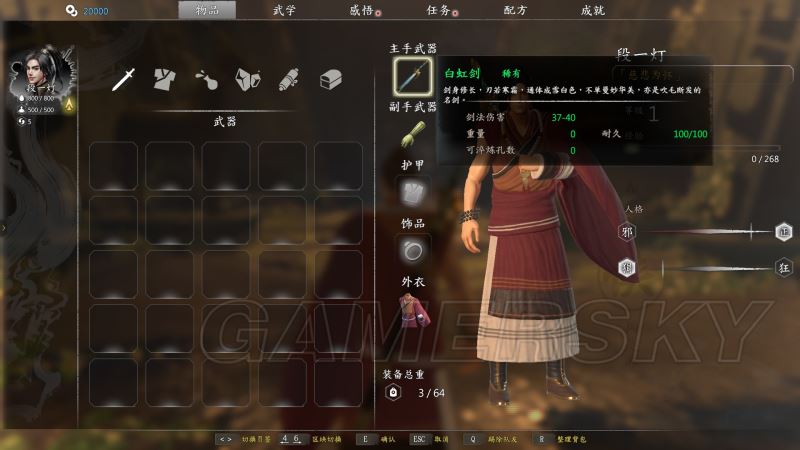Select the gourd consumables category icon
The width and height of the screenshot is (800, 450).
(x=206, y=79)
